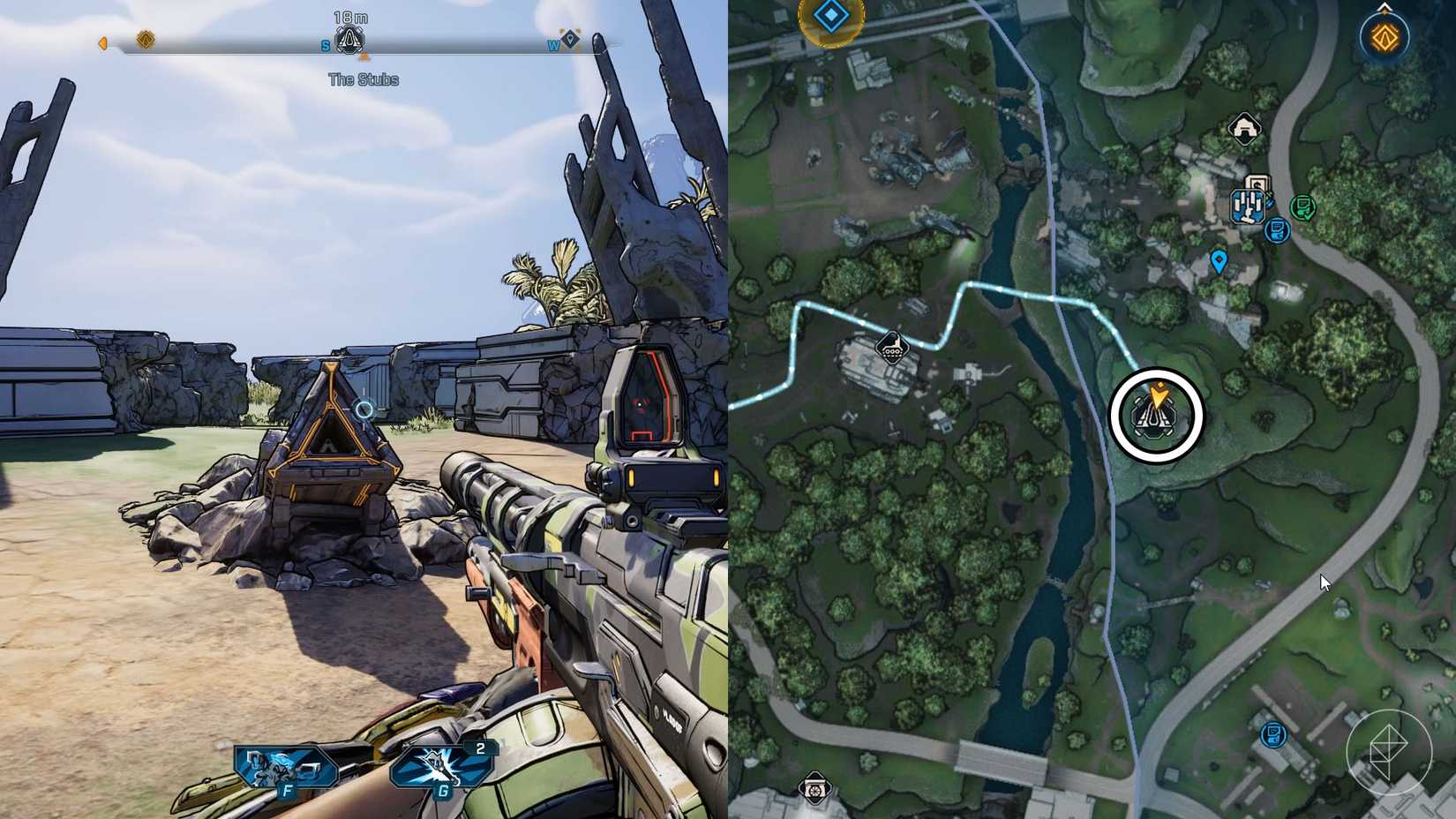Select the blue weapon vending machine icon

1277,229
